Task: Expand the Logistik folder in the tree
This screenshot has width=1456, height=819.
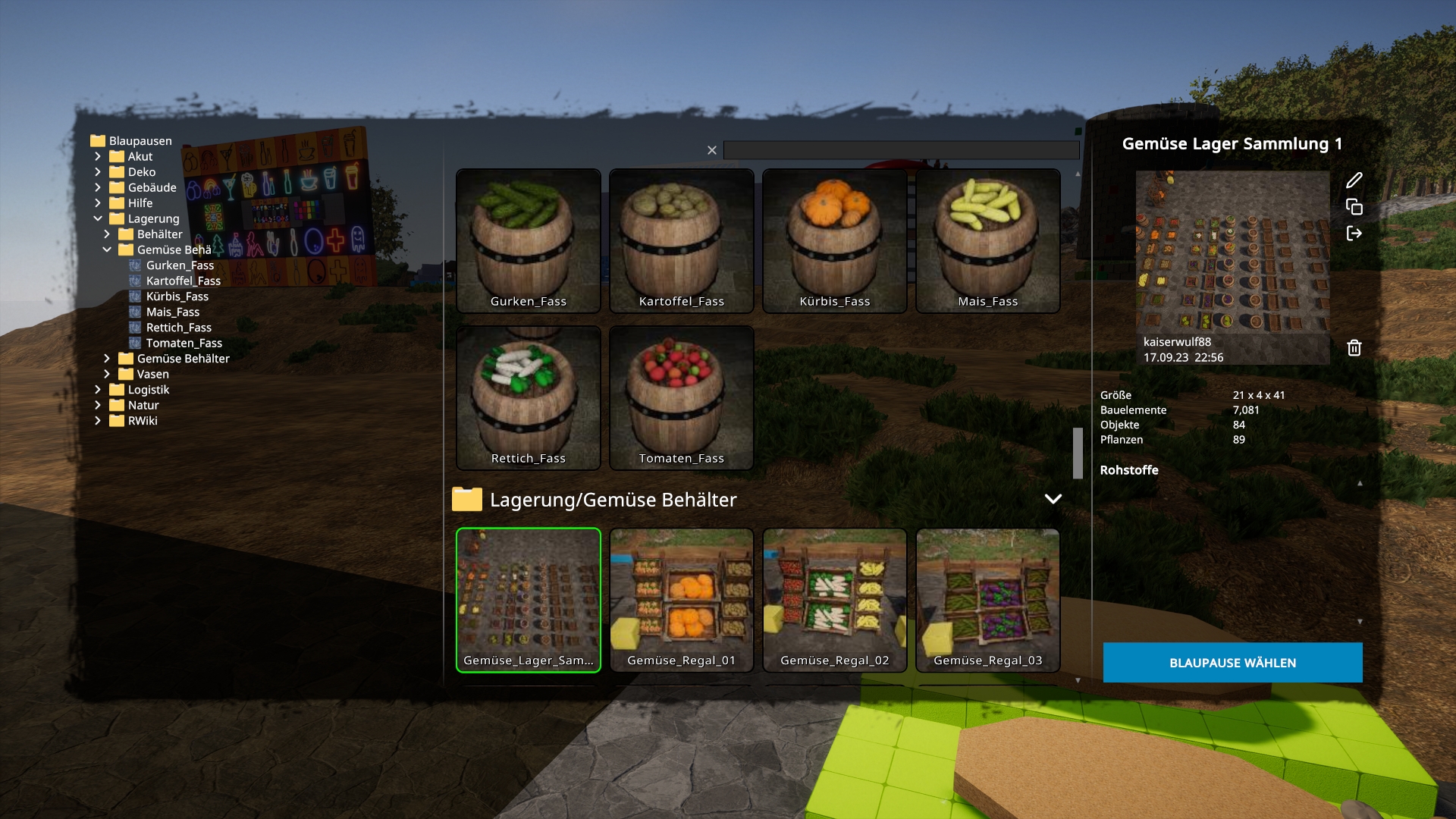Action: [98, 390]
